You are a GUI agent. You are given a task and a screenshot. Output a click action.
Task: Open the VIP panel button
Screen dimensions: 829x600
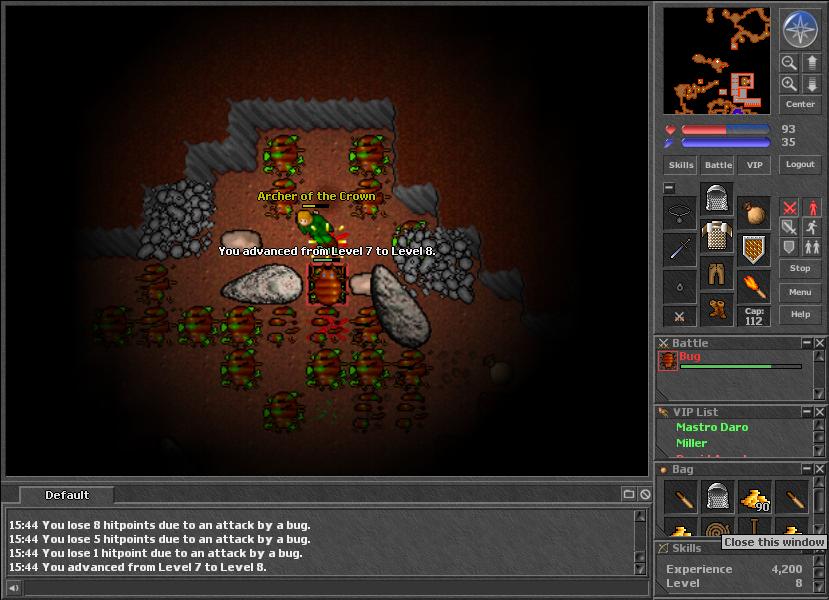(754, 165)
